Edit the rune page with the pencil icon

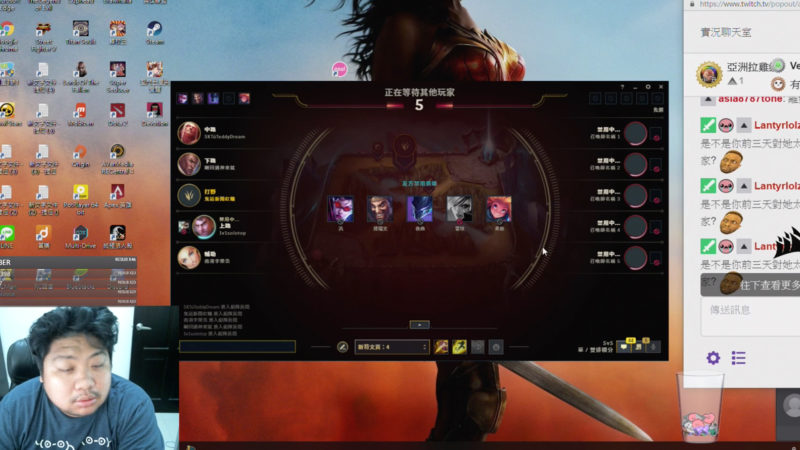click(343, 347)
